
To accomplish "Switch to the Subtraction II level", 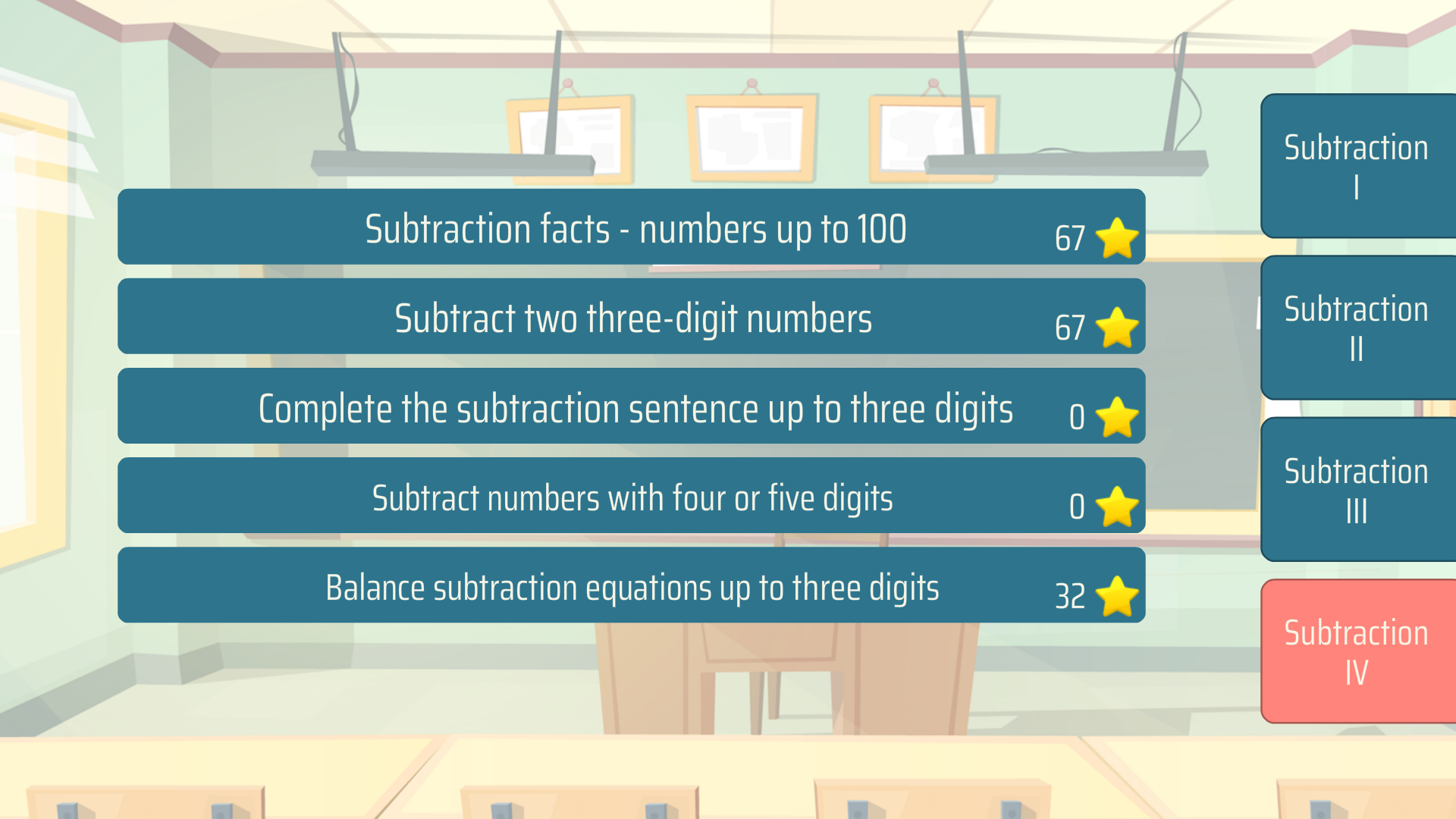I will click(x=1357, y=328).
